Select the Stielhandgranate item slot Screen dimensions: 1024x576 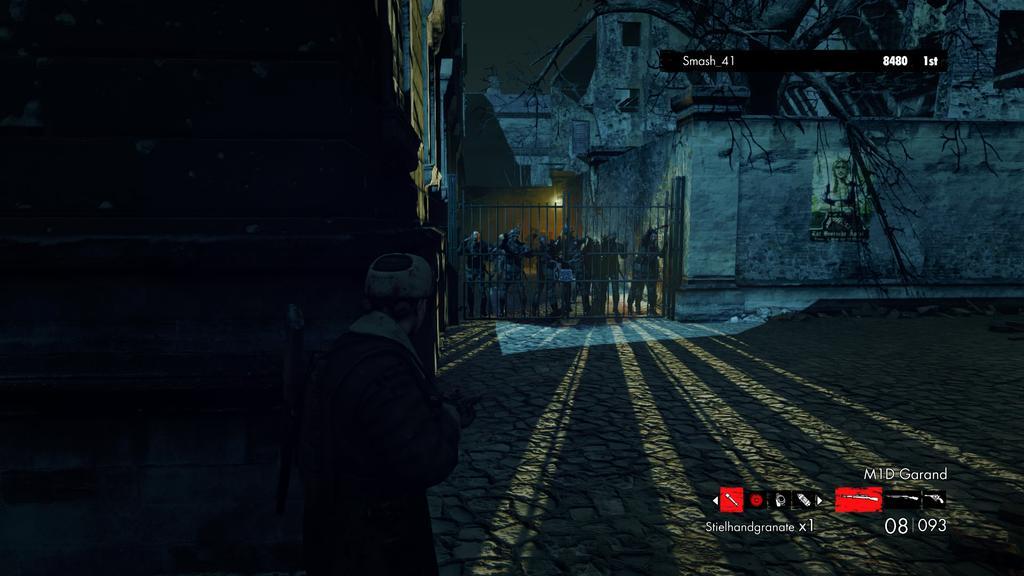[731, 498]
